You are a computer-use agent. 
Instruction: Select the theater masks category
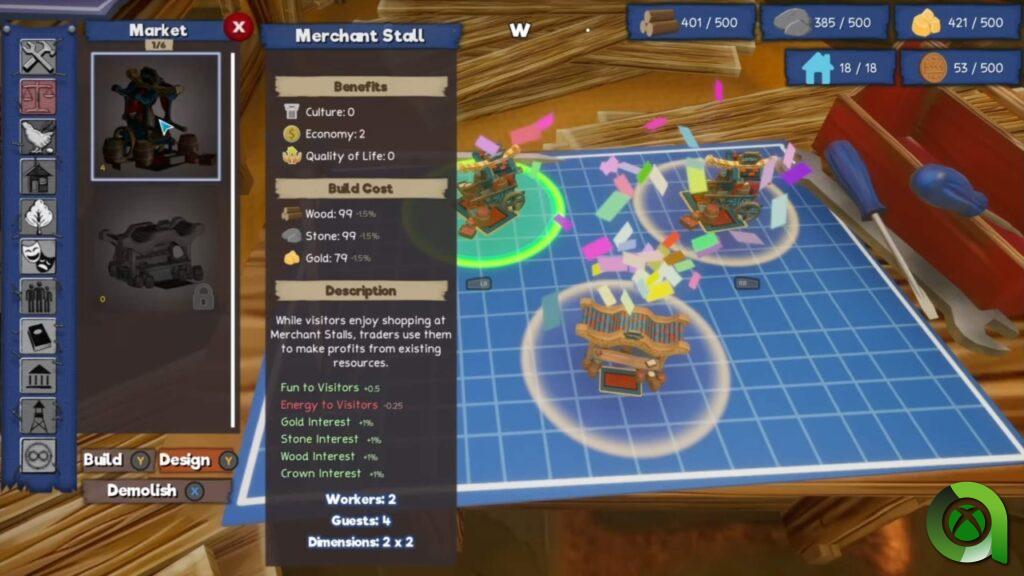pyautogui.click(x=38, y=256)
